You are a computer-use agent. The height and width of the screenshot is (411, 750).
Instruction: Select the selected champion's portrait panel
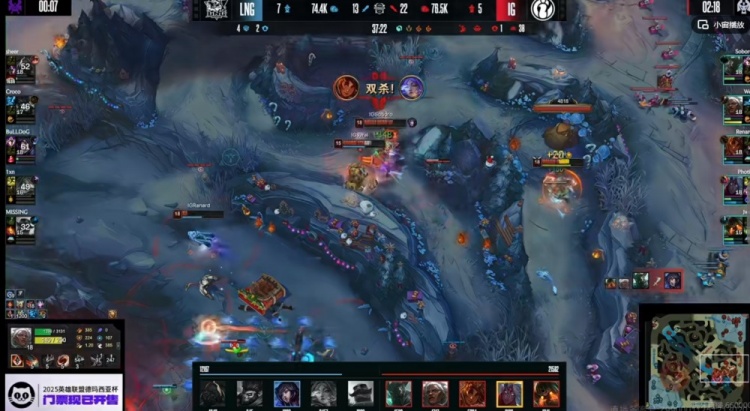(x=21, y=339)
